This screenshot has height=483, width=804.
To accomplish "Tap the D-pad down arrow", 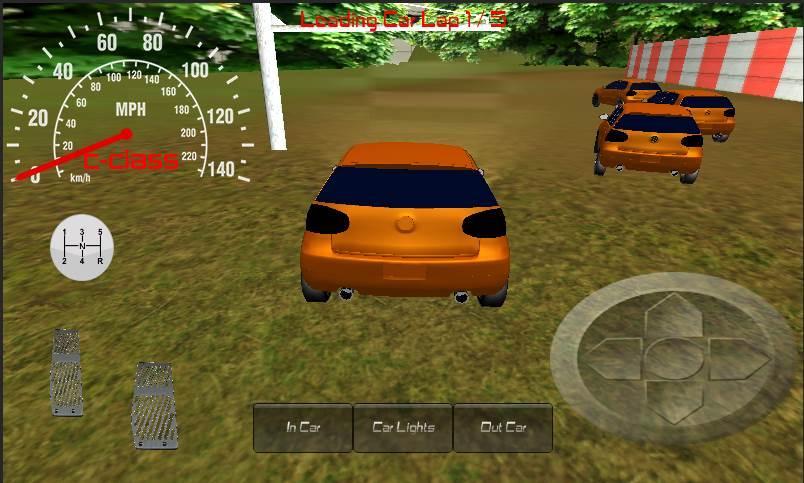I will coord(674,398).
